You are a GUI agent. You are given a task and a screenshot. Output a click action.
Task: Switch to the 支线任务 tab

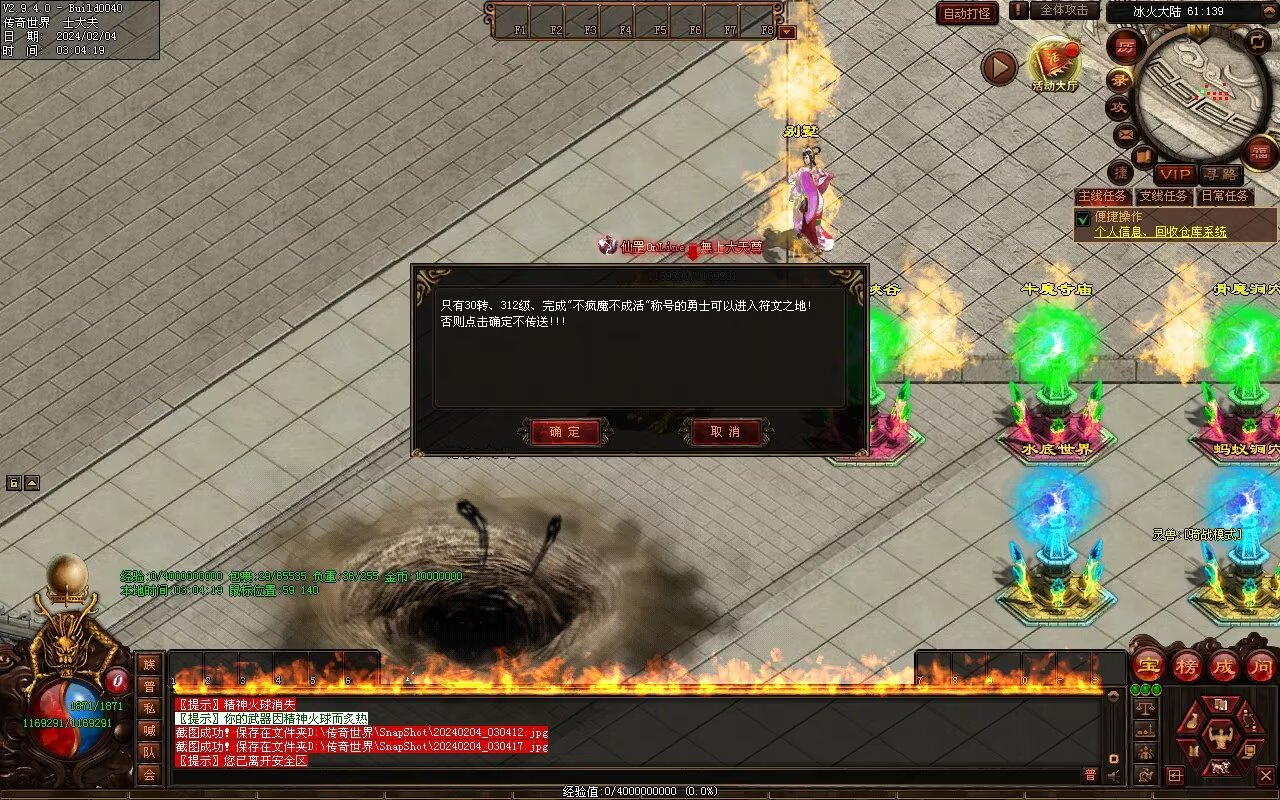pos(1164,196)
